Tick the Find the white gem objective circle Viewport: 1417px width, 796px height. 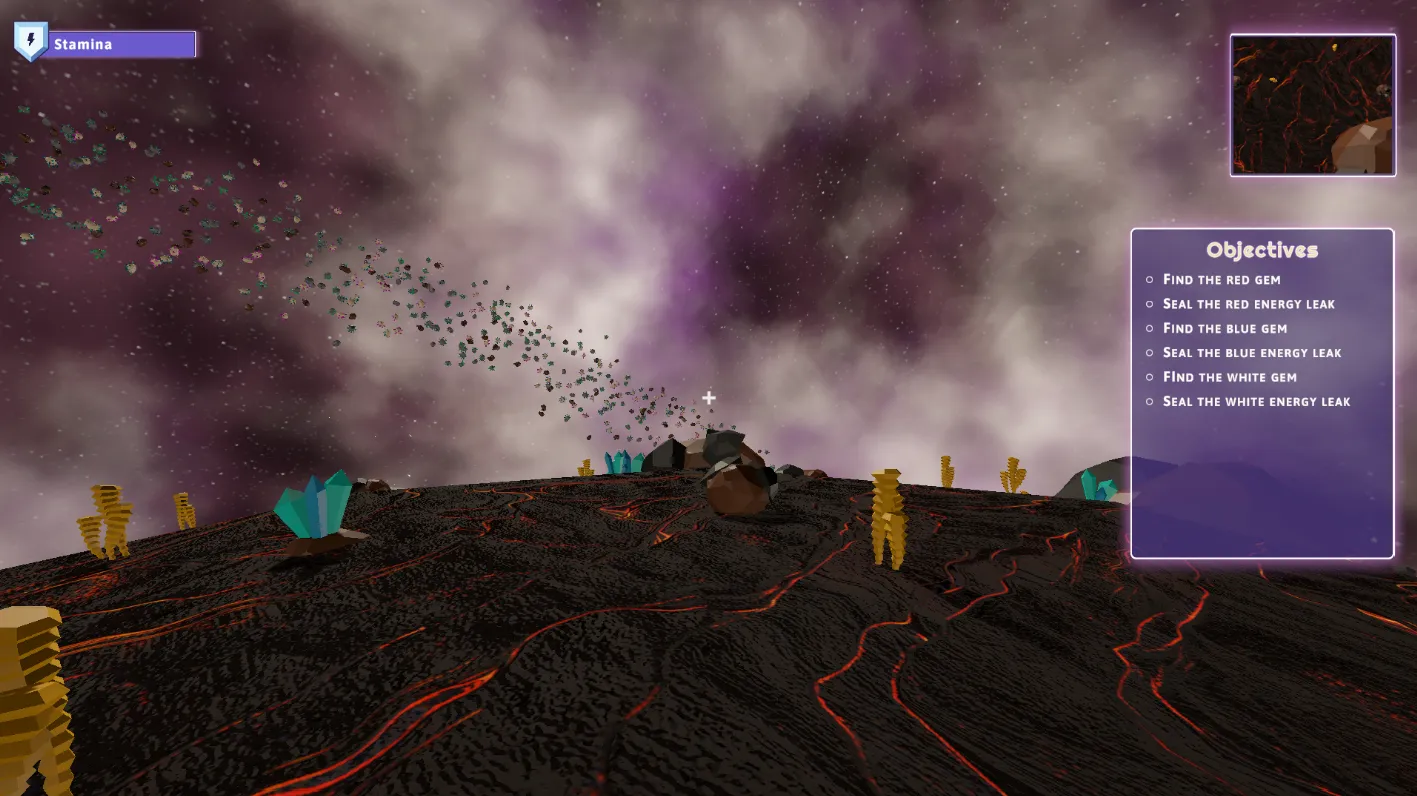[1151, 377]
